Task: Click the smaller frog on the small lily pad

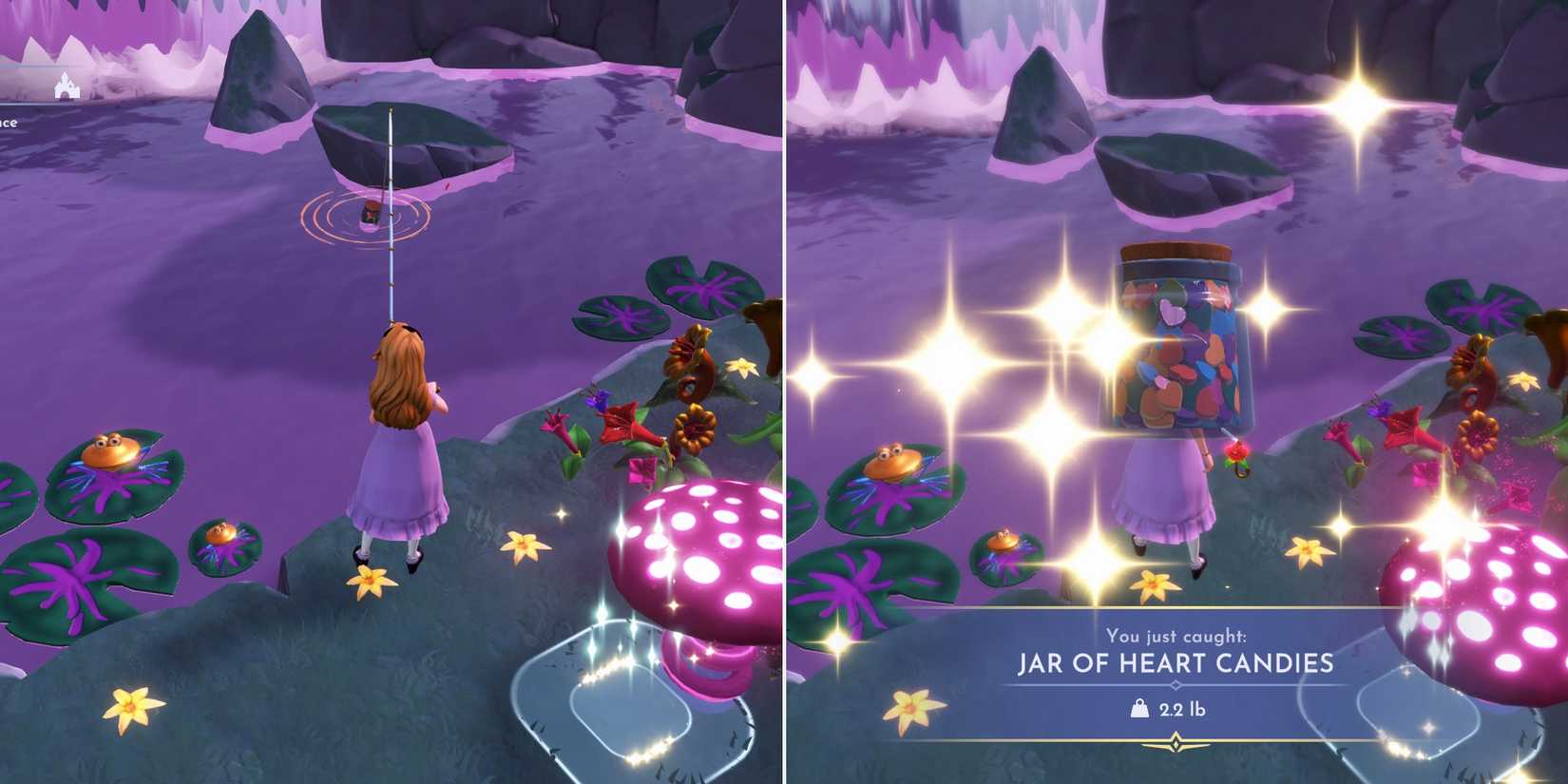Action: point(220,534)
